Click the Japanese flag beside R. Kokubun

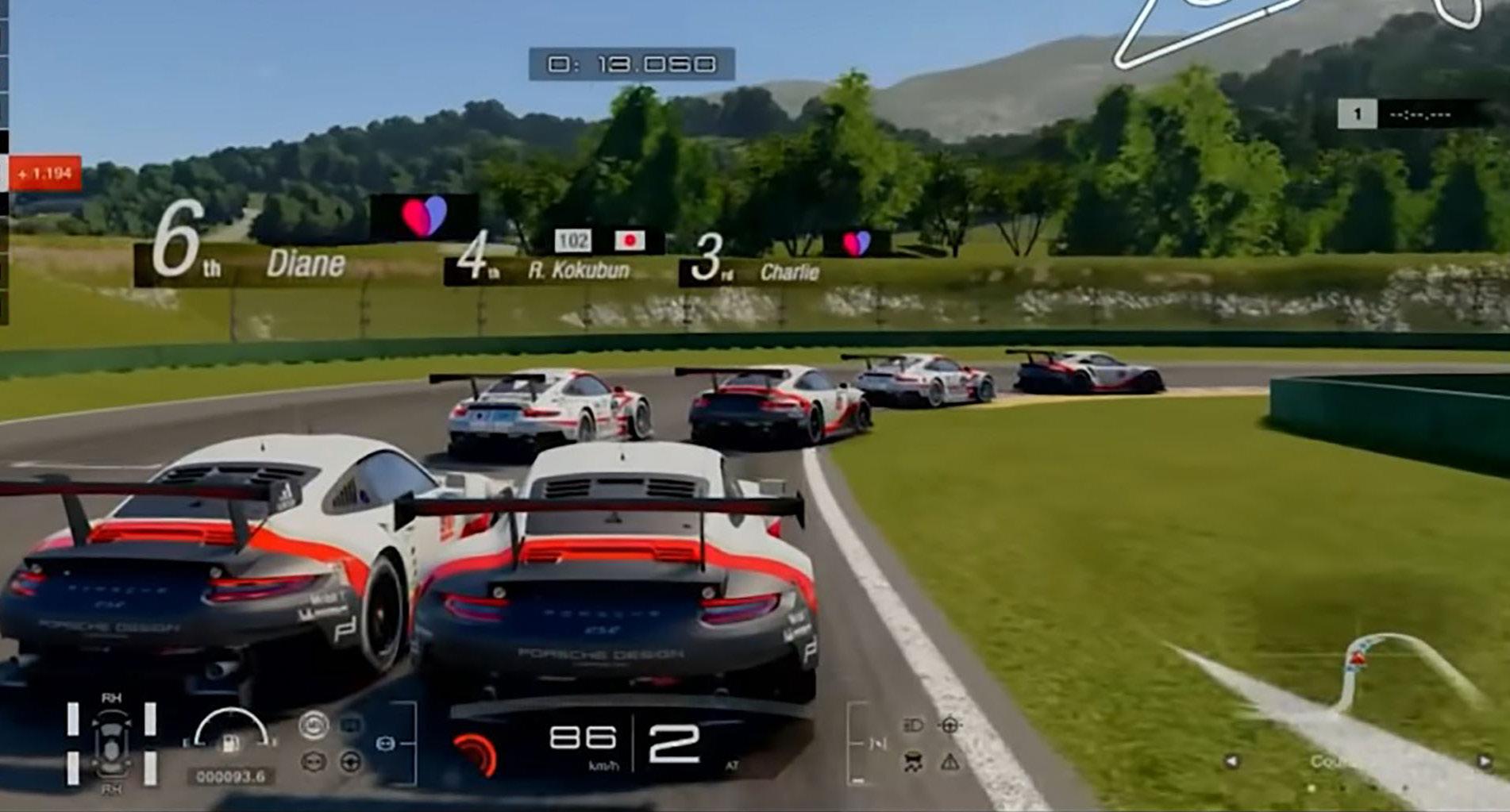click(630, 240)
